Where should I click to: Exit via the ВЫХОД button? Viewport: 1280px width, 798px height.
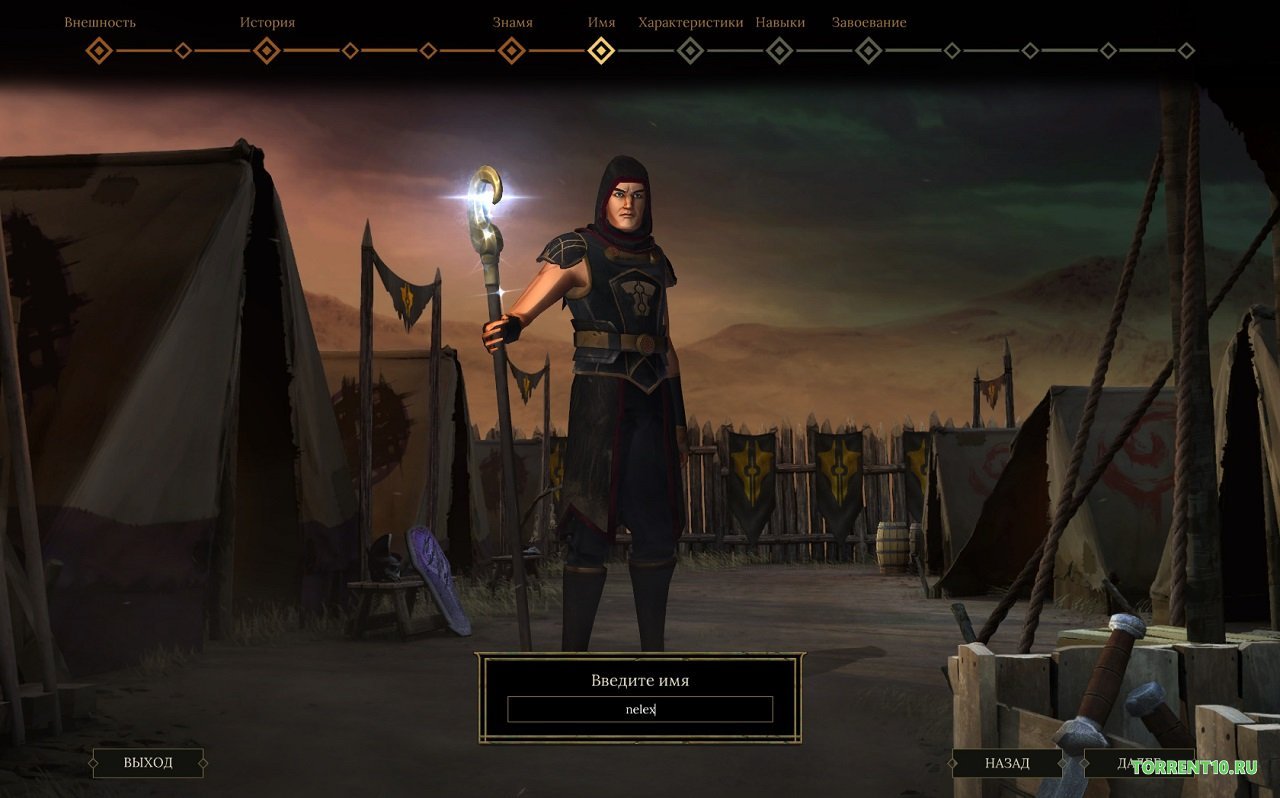tap(148, 763)
